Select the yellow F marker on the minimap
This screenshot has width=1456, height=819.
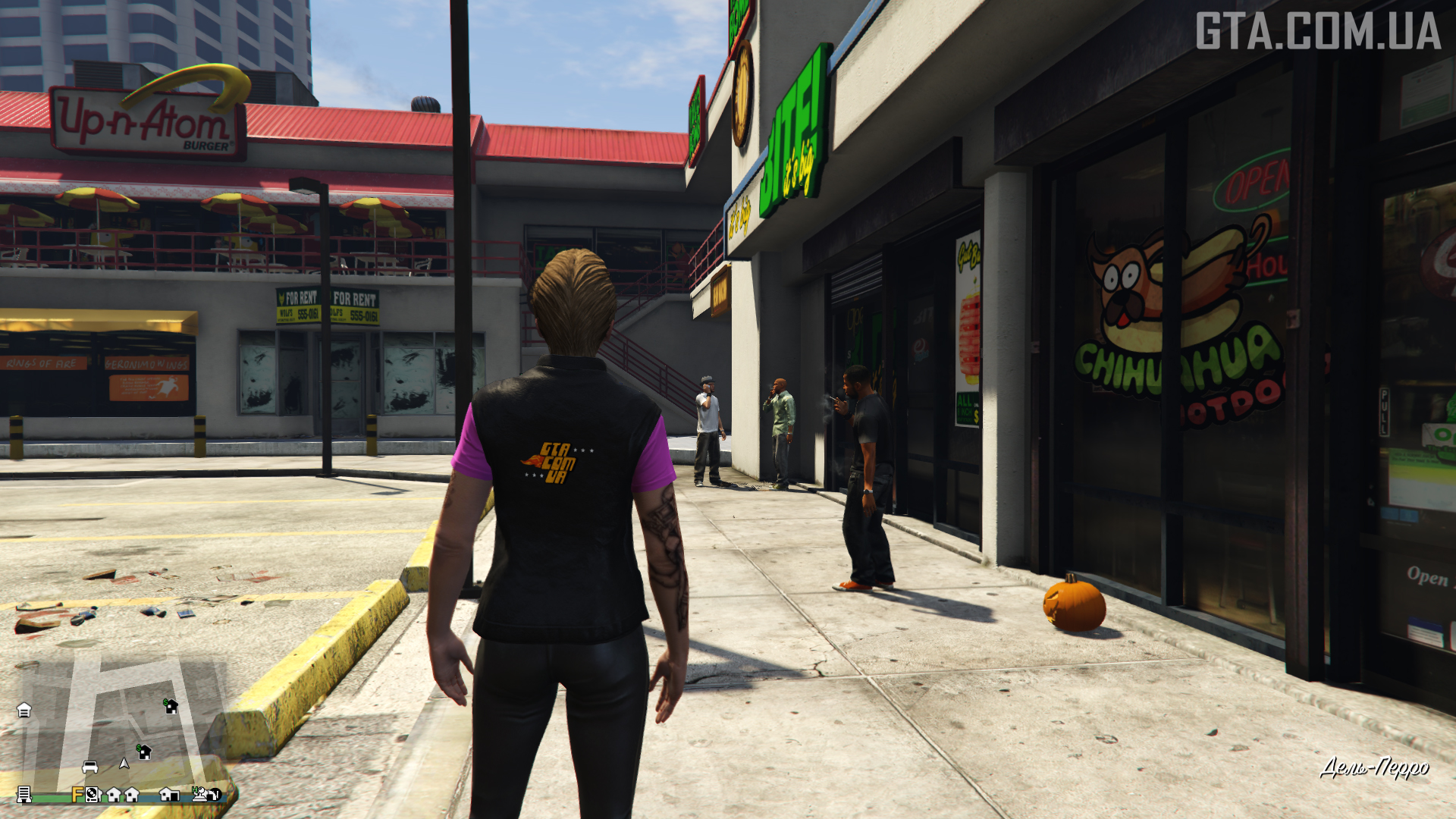pos(77,794)
